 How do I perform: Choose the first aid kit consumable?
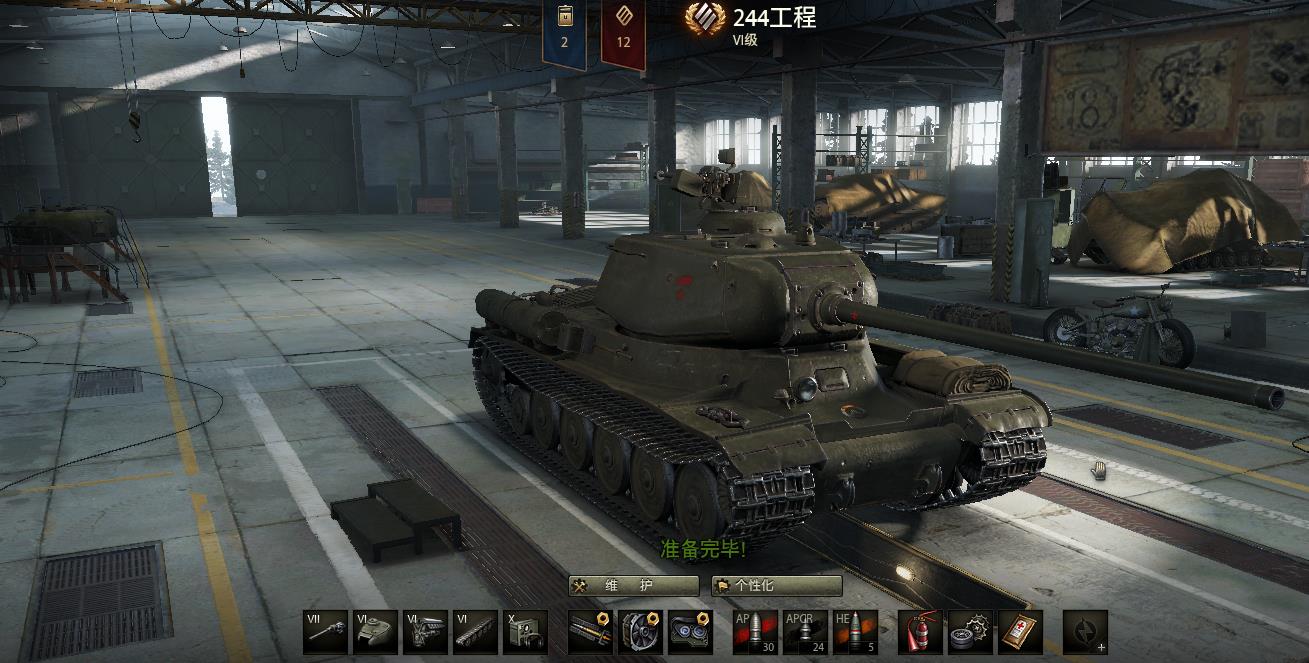tap(1020, 632)
